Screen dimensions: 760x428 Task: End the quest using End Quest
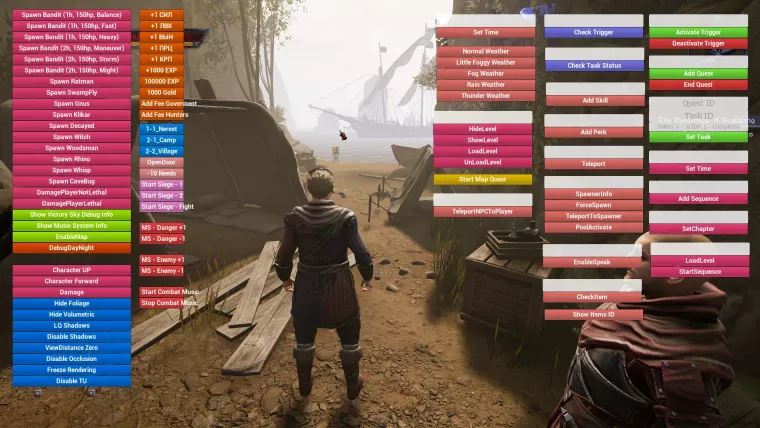pyautogui.click(x=698, y=85)
